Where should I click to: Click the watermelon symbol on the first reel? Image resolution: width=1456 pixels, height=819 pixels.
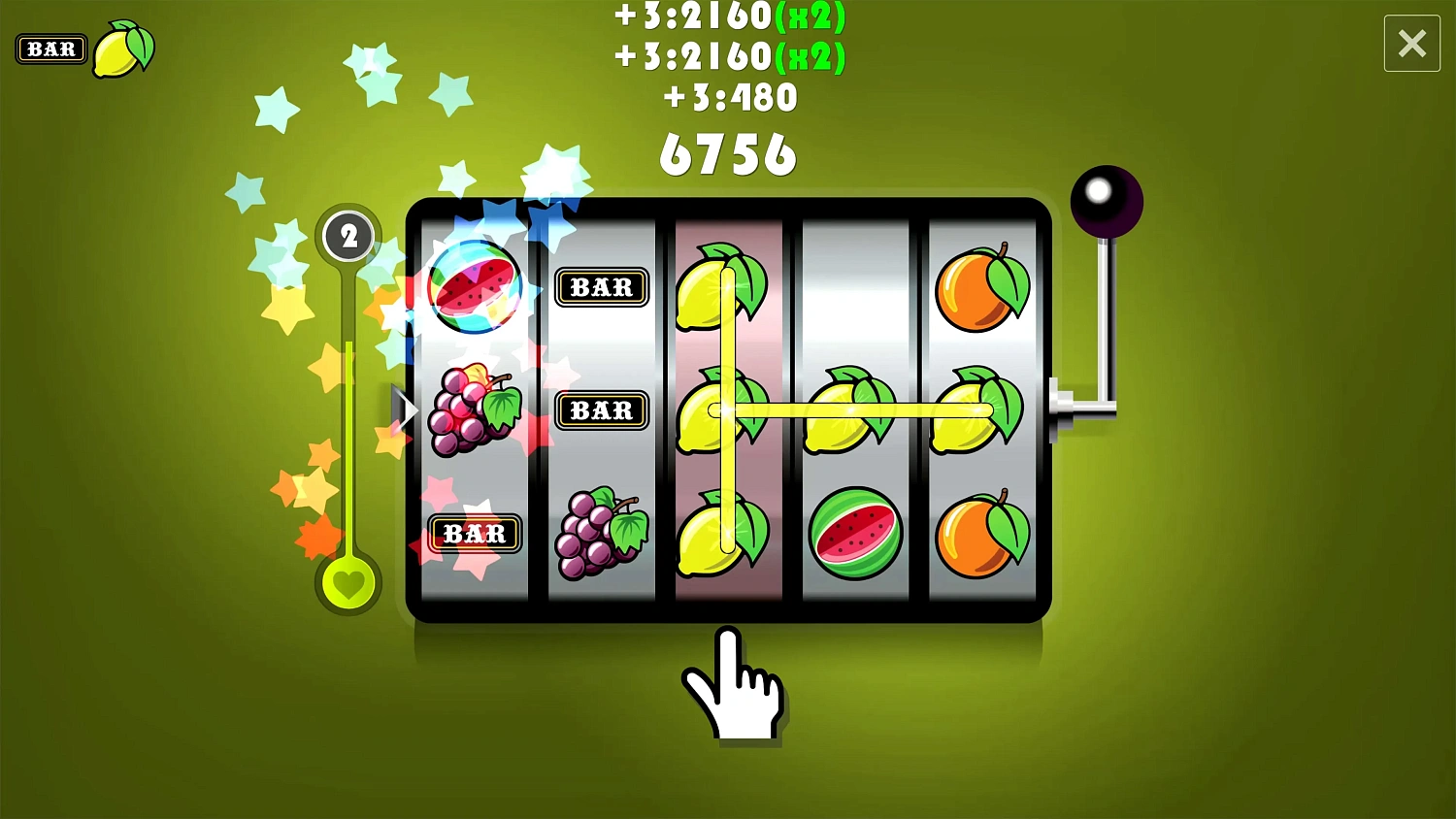(475, 286)
